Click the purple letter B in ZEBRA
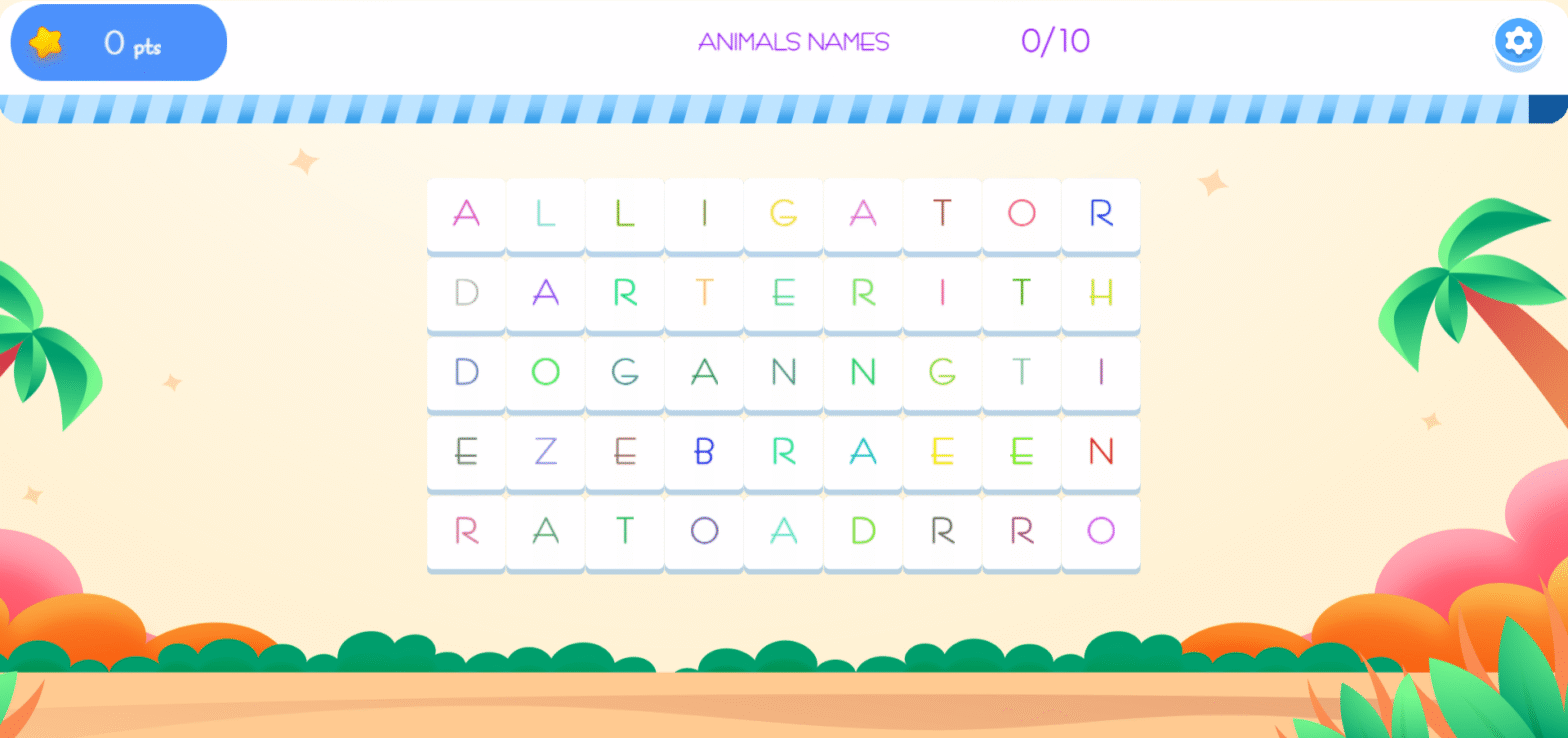1568x738 pixels. (x=703, y=453)
